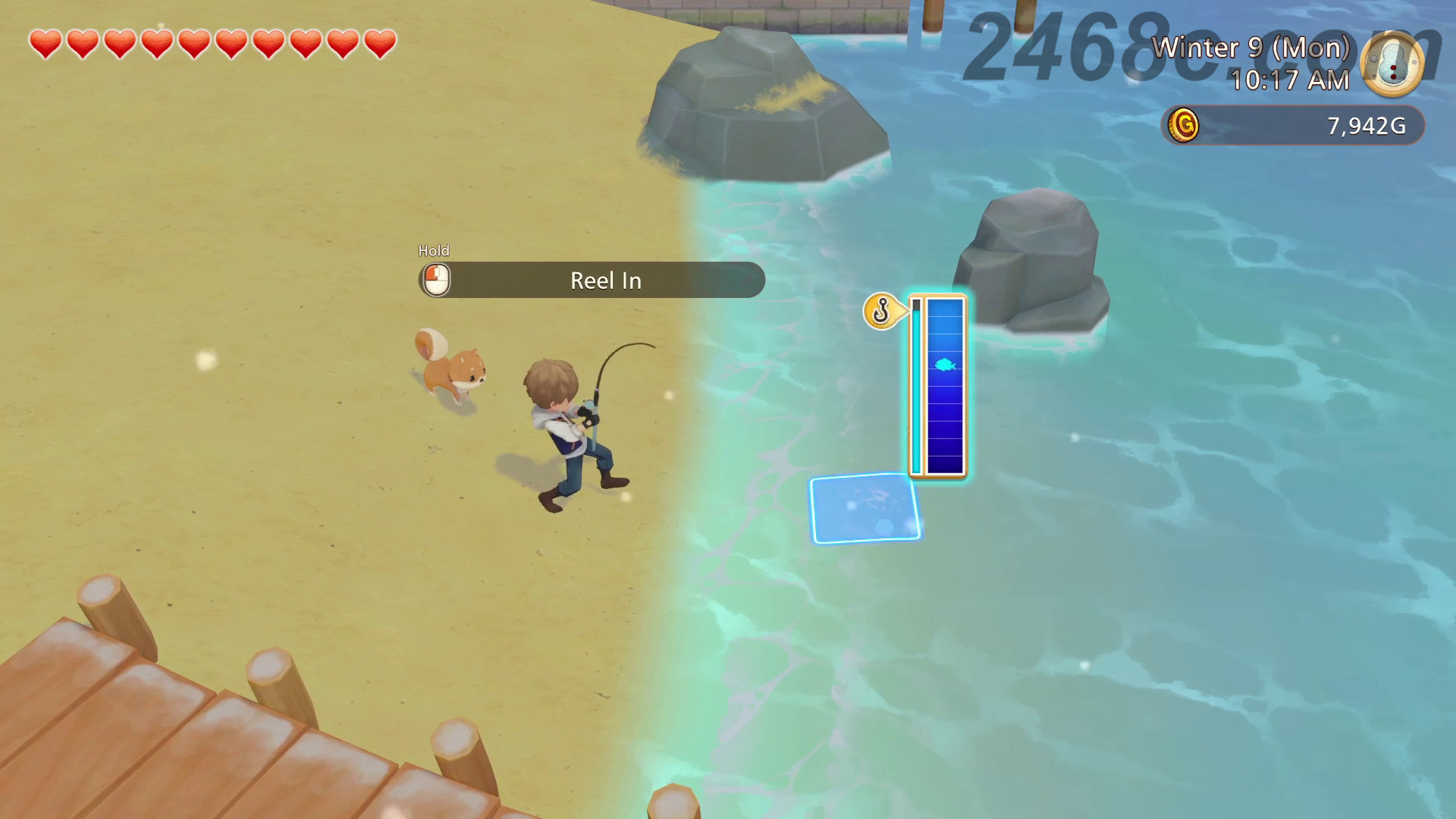This screenshot has width=1456, height=819.
Task: Click the gold coin icon
Action: (1183, 125)
